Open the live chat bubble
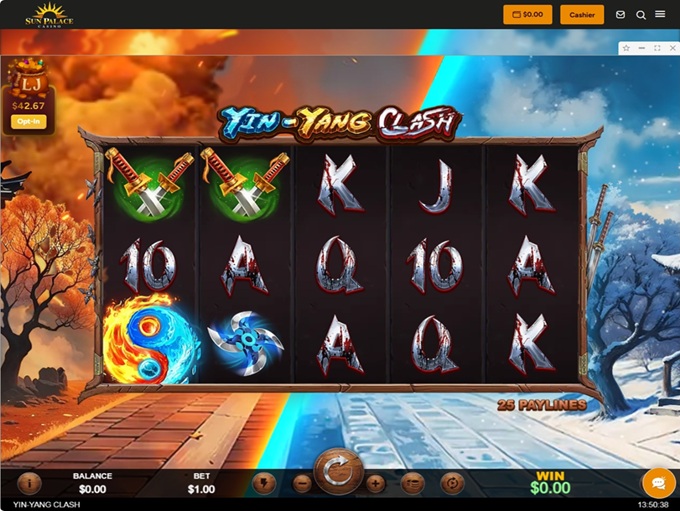The image size is (680, 511). point(658,483)
